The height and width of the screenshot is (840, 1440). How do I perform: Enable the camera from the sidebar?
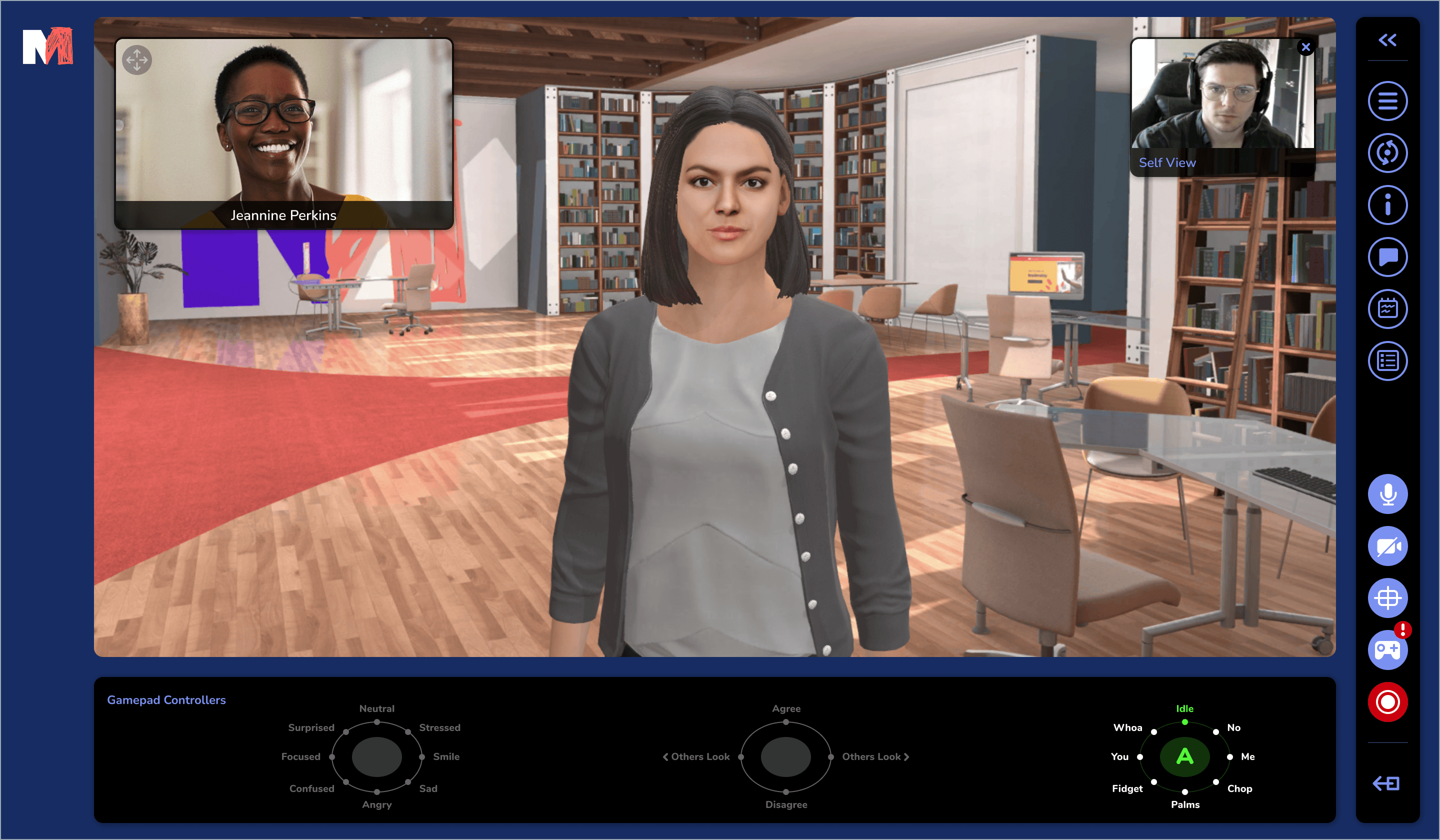click(x=1387, y=546)
